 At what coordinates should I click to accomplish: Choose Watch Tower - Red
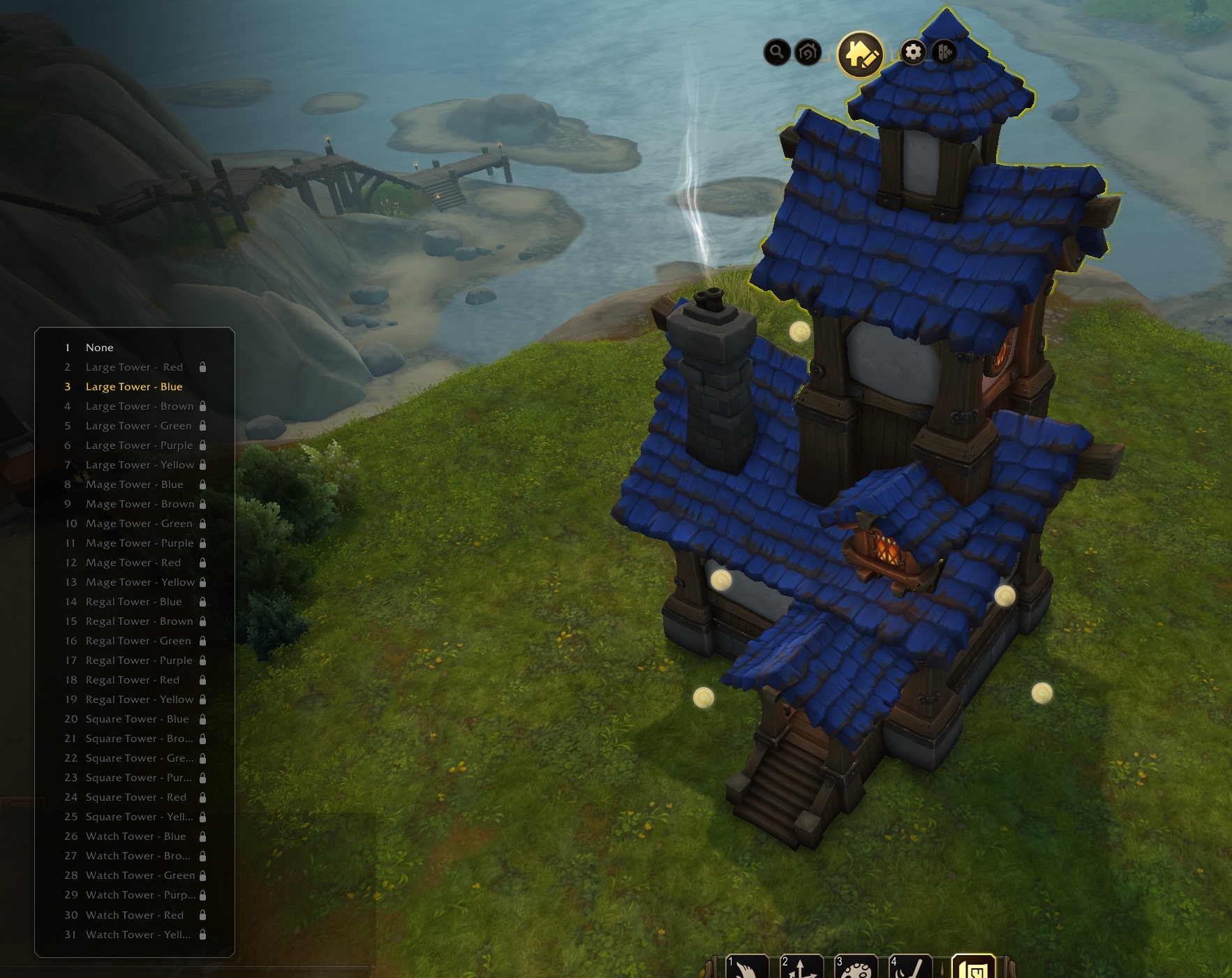point(135,915)
